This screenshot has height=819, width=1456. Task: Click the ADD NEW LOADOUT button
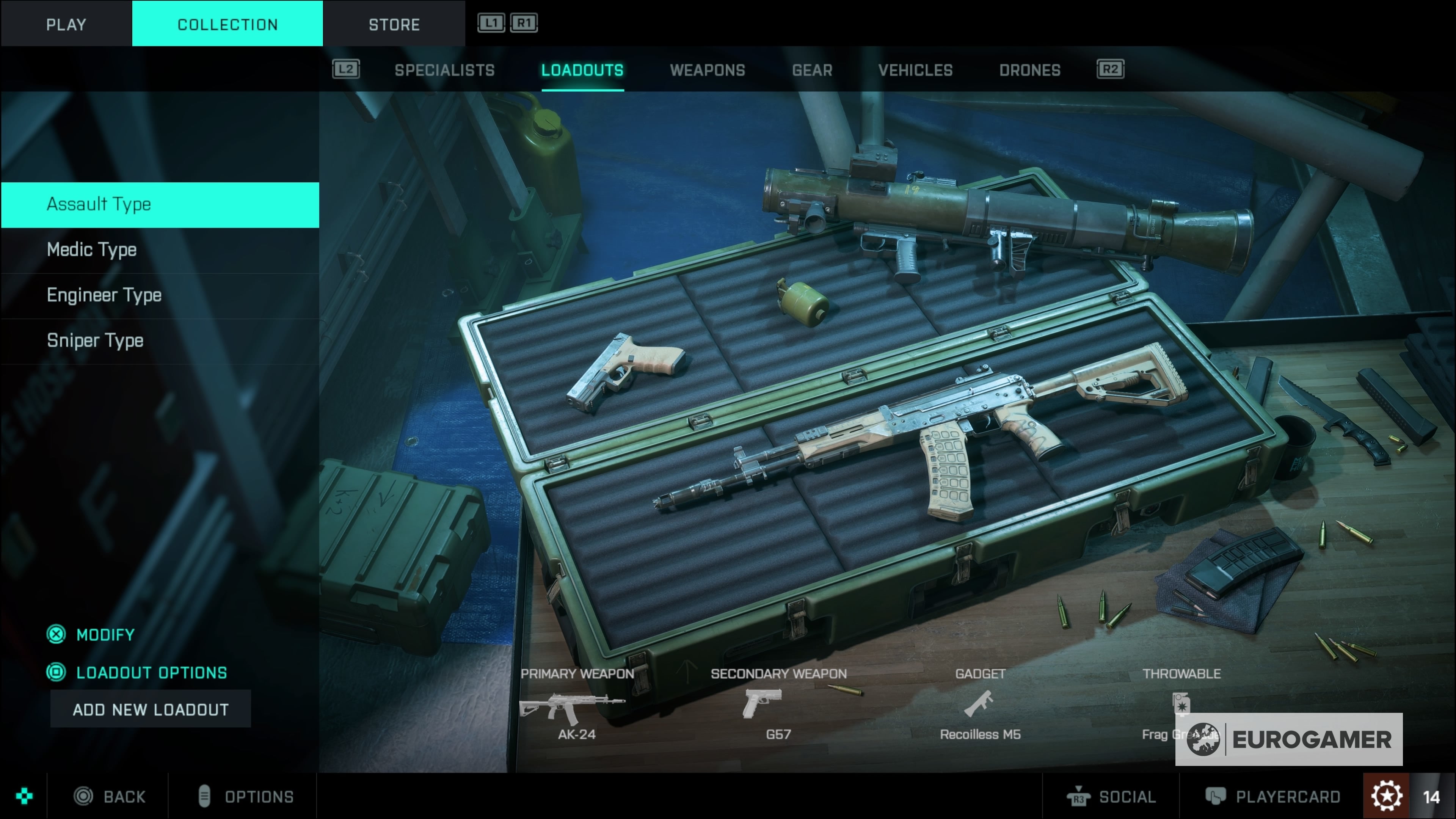(151, 709)
